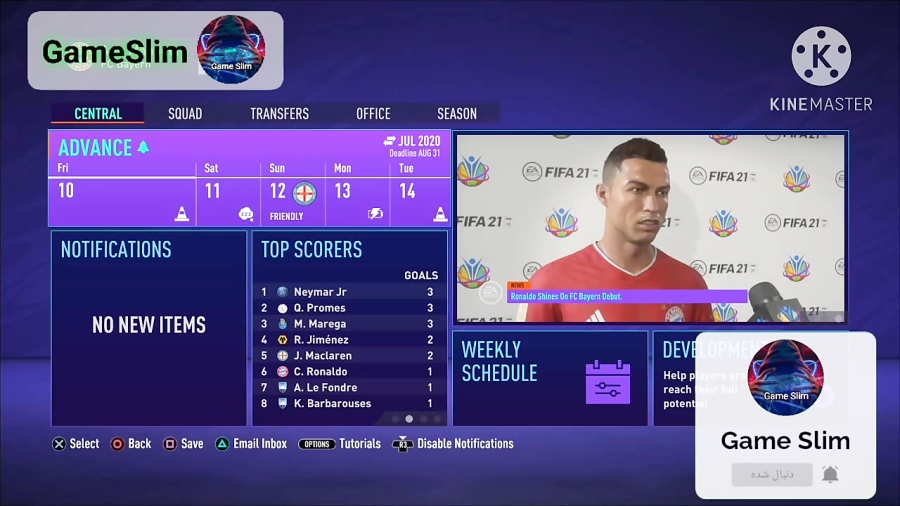The height and width of the screenshot is (506, 900).
Task: Go to the Transfers tab
Action: (x=279, y=114)
